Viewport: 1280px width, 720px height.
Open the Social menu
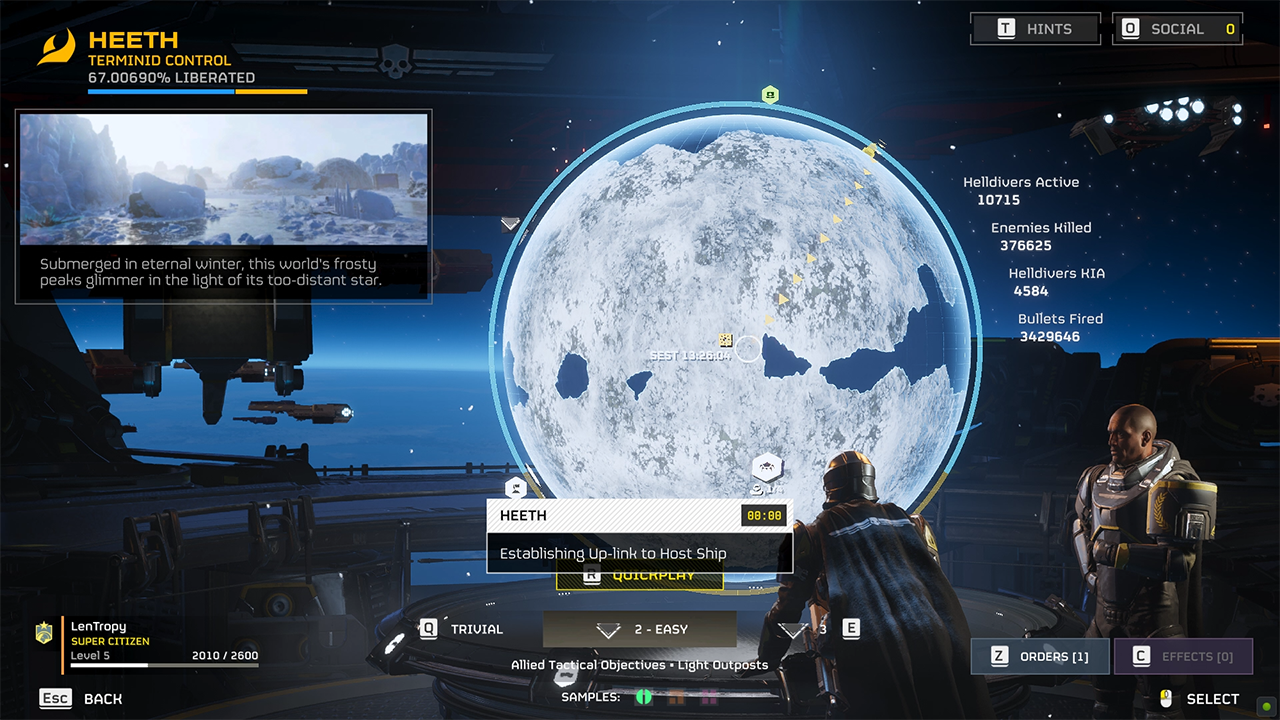coord(1177,29)
